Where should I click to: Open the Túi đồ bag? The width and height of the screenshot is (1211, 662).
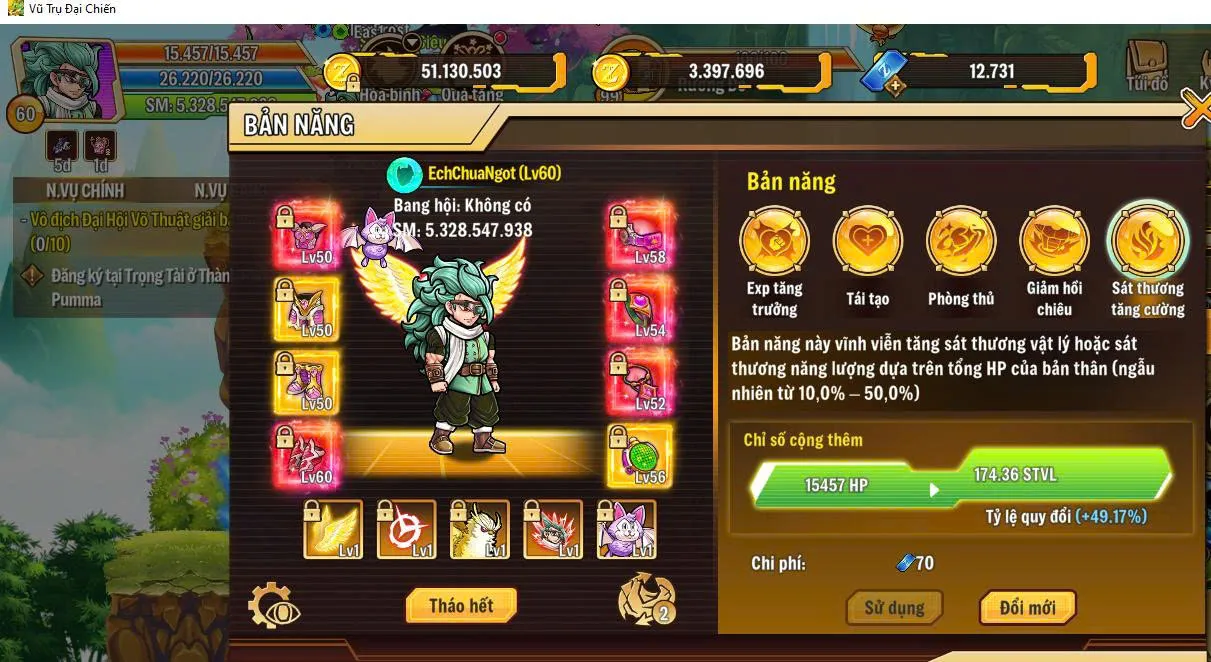pyautogui.click(x=1146, y=67)
